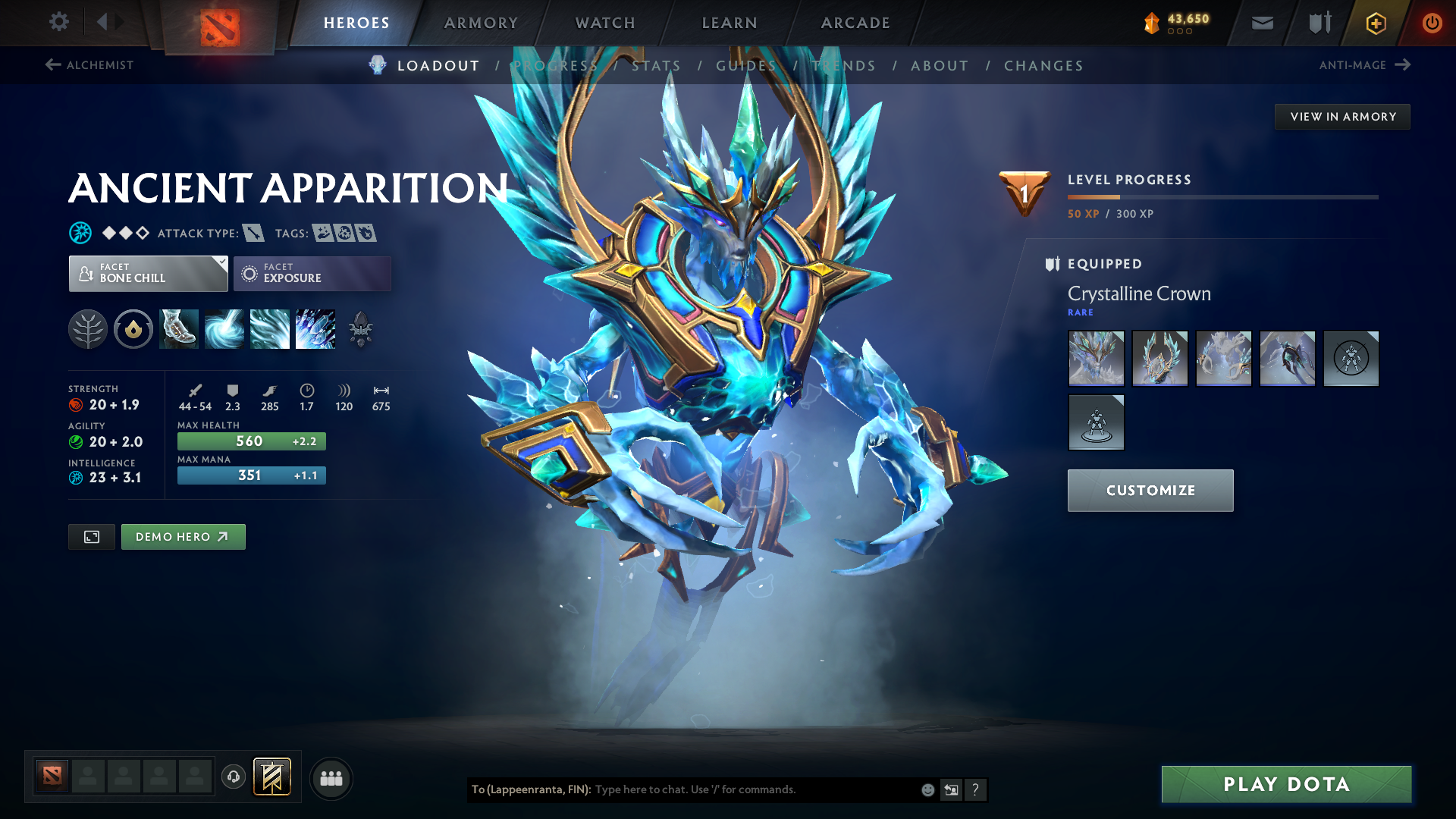Screen dimensions: 1456x819
Task: Click the View in Armory button
Action: (1341, 116)
